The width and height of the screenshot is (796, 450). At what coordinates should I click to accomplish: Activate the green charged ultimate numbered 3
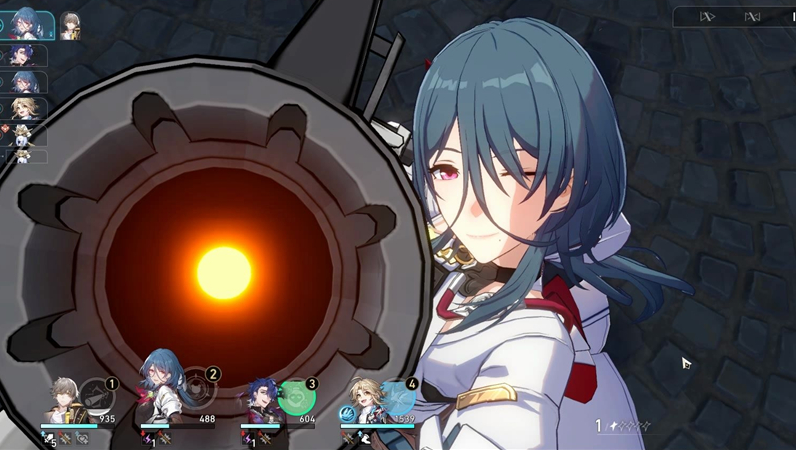click(x=296, y=398)
